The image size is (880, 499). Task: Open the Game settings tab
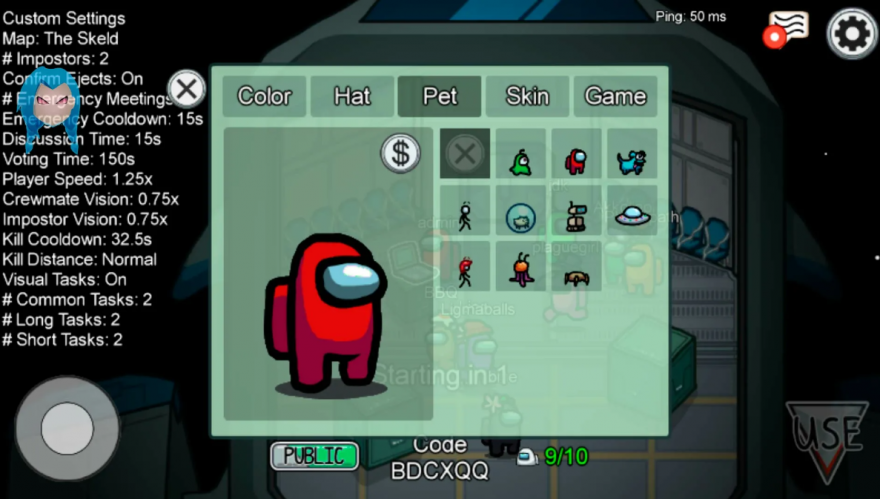tap(615, 96)
